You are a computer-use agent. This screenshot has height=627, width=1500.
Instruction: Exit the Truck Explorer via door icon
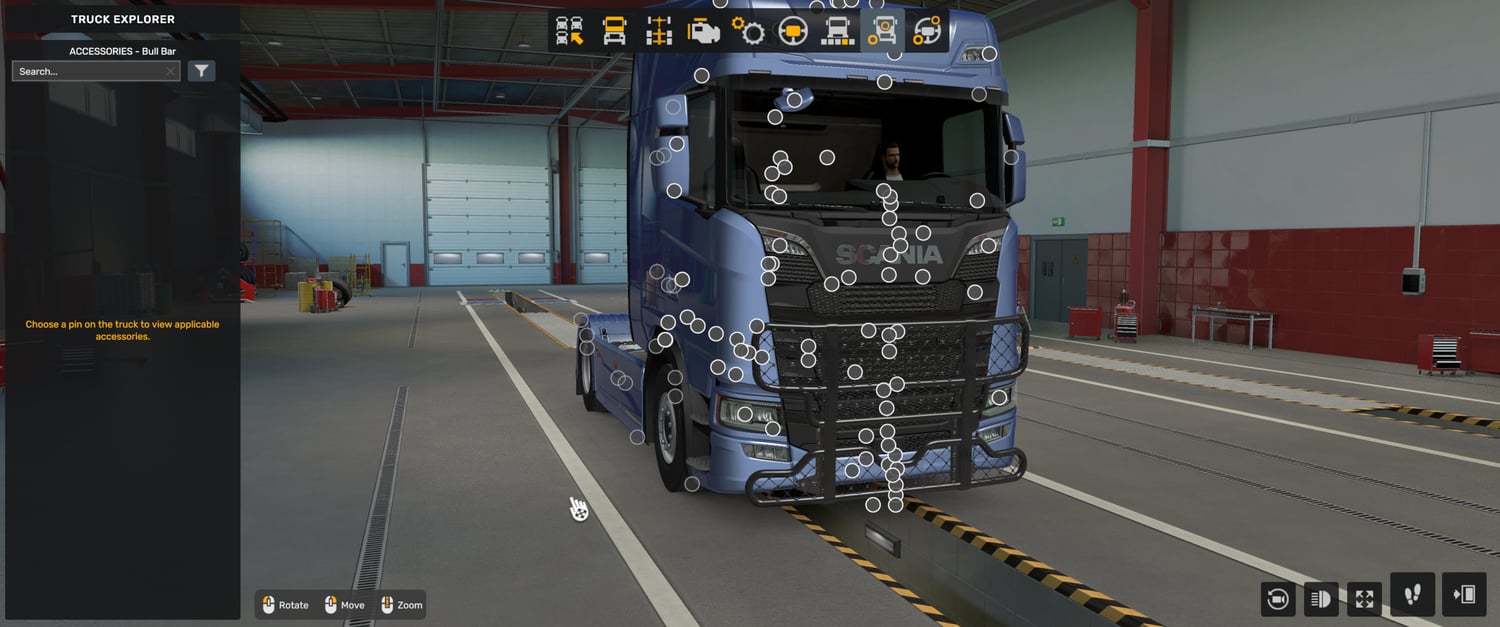coord(1465,595)
